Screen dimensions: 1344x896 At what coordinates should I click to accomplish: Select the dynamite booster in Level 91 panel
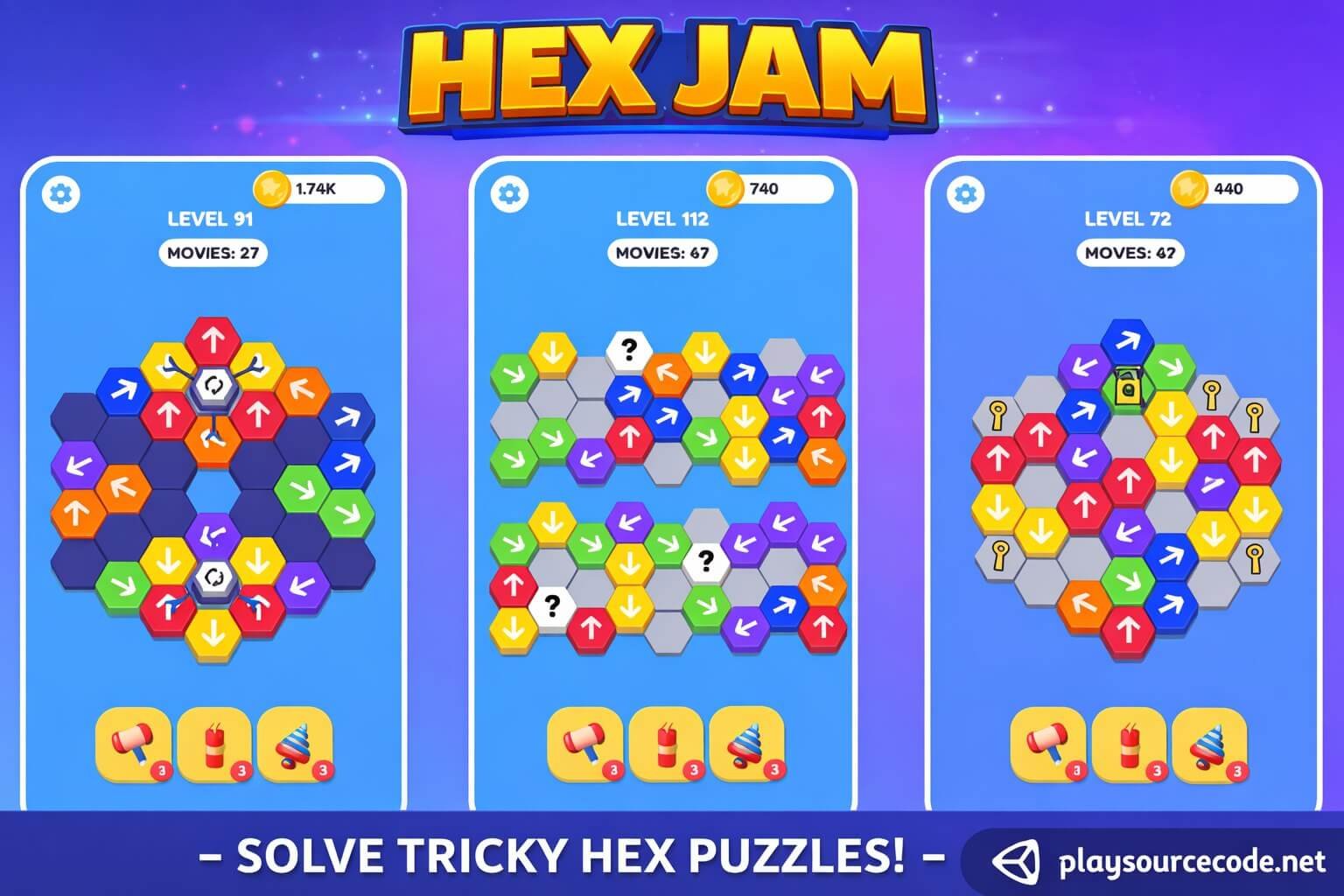(x=214, y=746)
